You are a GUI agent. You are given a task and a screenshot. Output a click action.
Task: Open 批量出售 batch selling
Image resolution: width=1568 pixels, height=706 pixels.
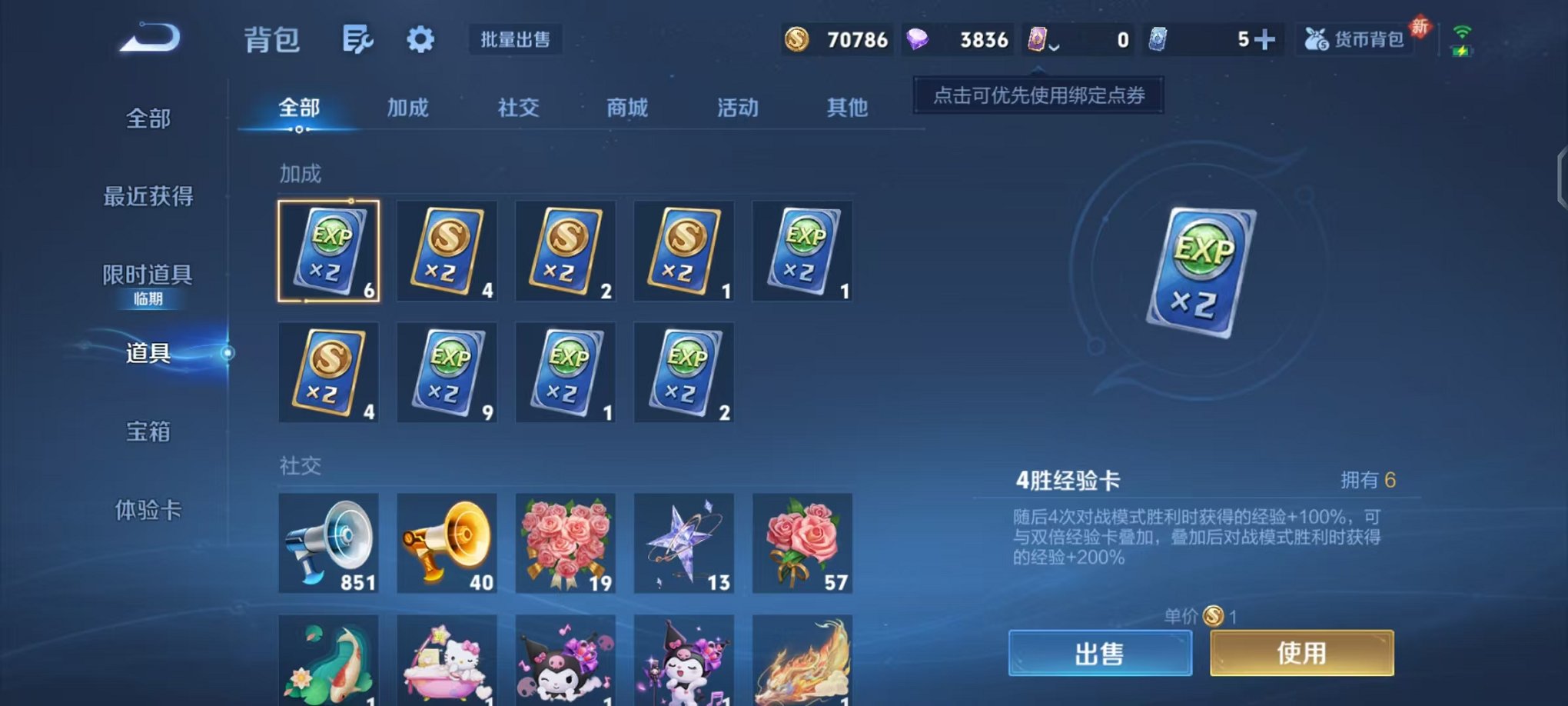(516, 40)
